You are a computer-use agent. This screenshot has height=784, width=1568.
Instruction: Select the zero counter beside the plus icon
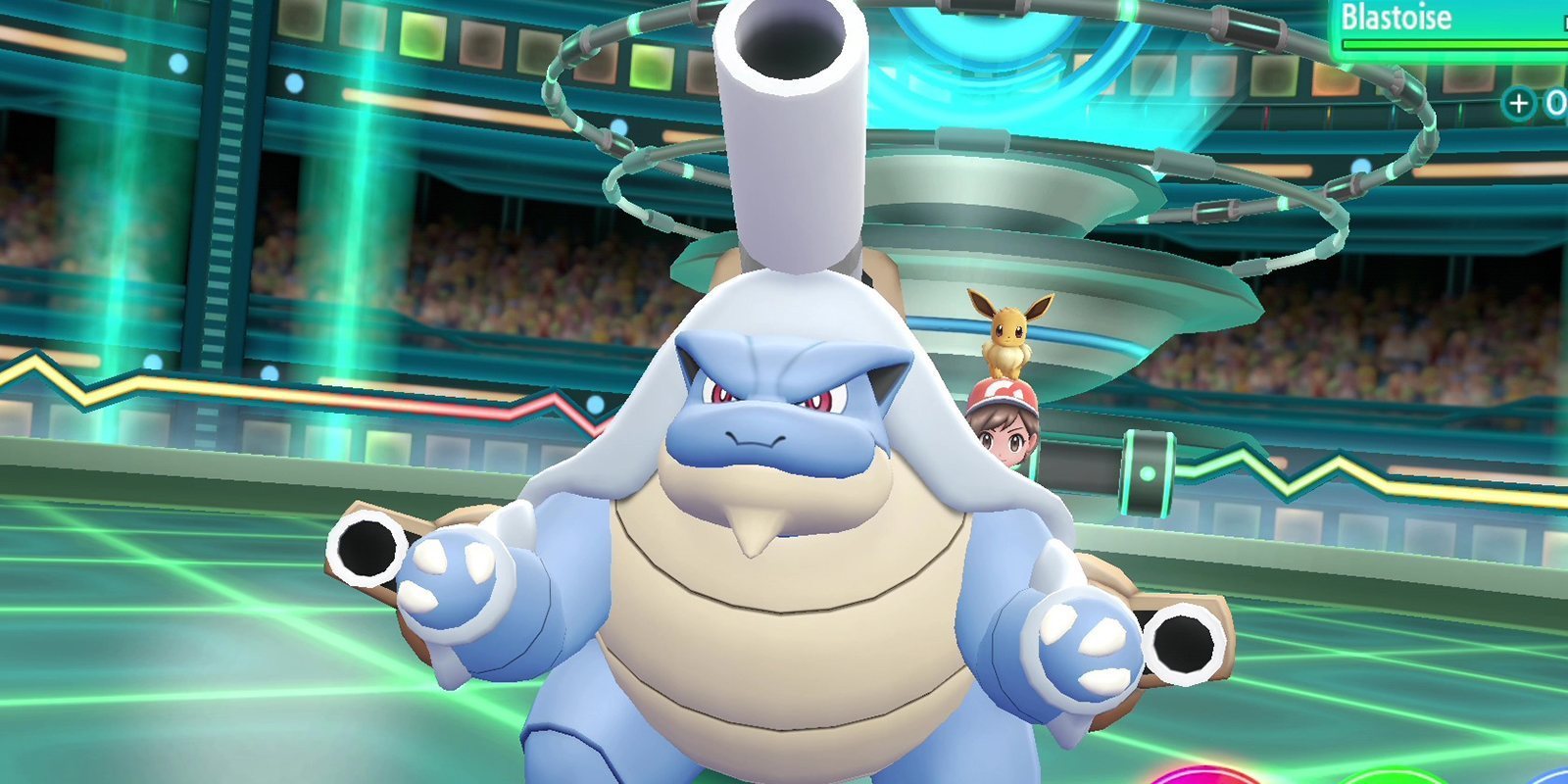click(1556, 102)
